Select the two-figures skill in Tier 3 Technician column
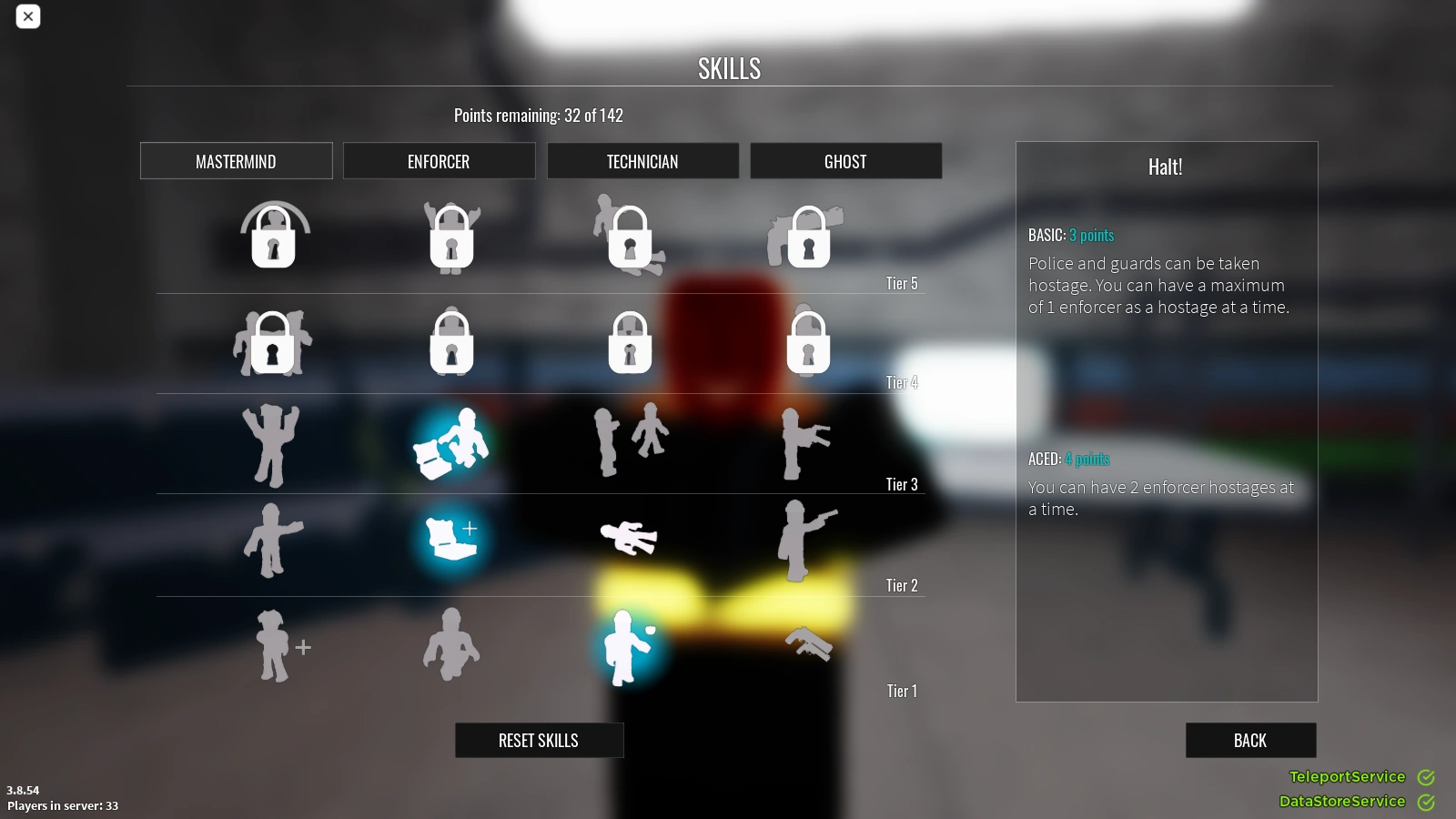Image resolution: width=1456 pixels, height=819 pixels. (x=631, y=440)
